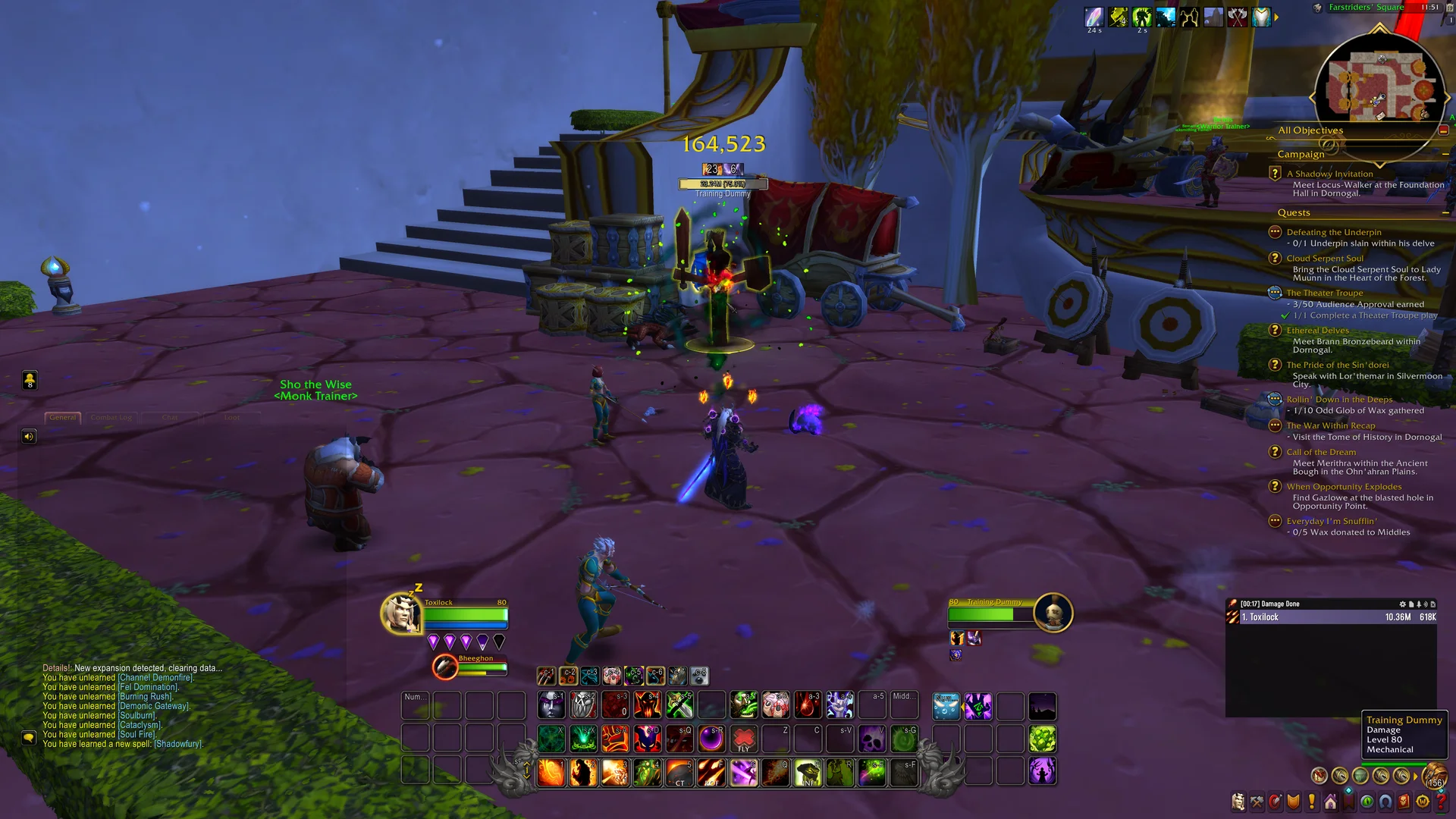This screenshot has height=819, width=1456.
Task: Collapse the Campaign section using the minus control
Action: (x=1447, y=154)
